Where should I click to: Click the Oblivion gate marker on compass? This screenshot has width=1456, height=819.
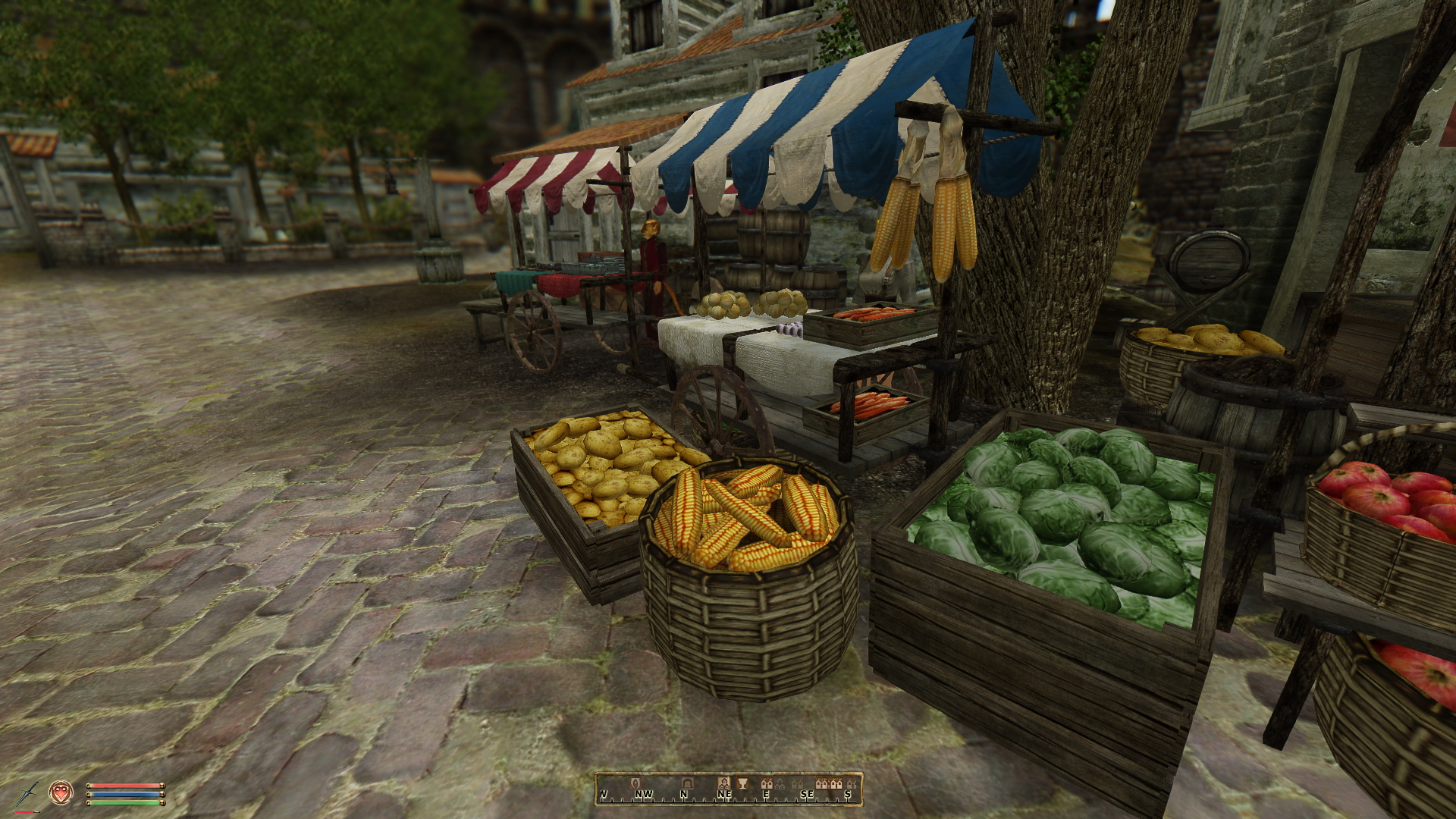coord(635,783)
